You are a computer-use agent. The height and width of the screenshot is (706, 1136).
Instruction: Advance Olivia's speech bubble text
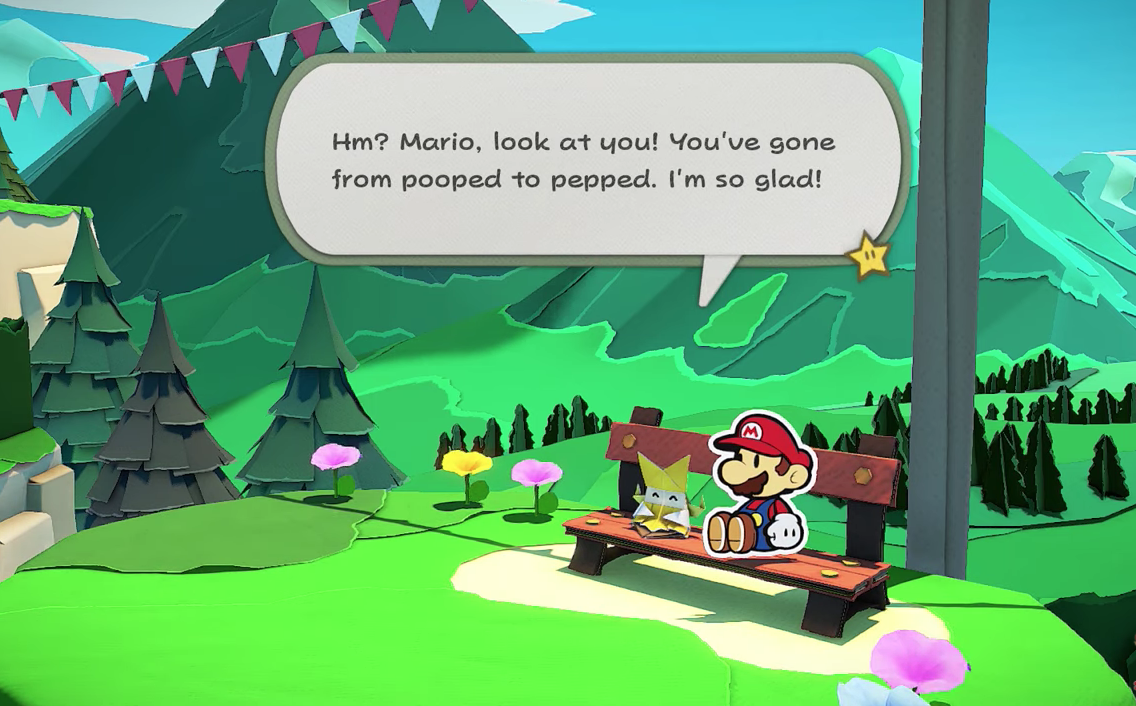click(x=583, y=160)
